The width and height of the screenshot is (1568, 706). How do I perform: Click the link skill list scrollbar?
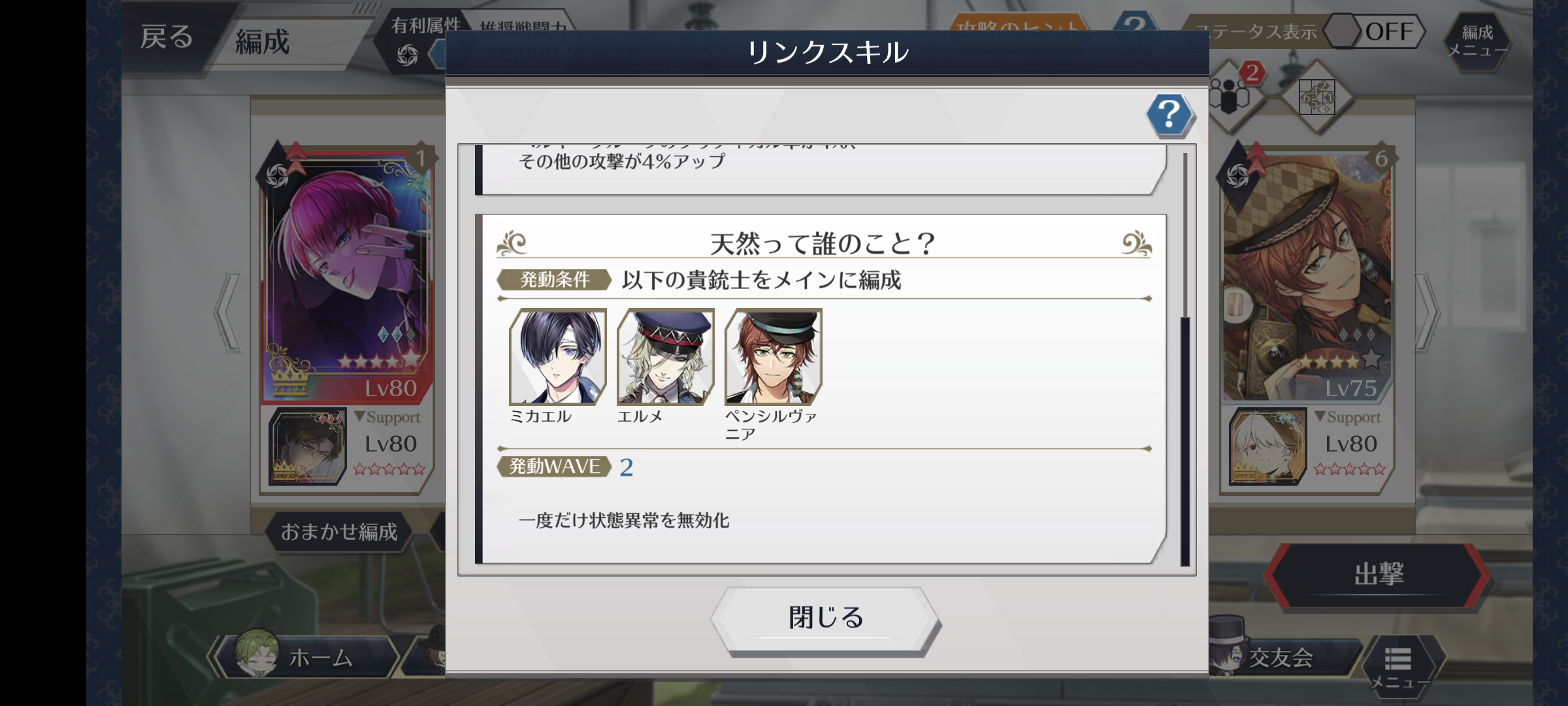(x=1185, y=438)
